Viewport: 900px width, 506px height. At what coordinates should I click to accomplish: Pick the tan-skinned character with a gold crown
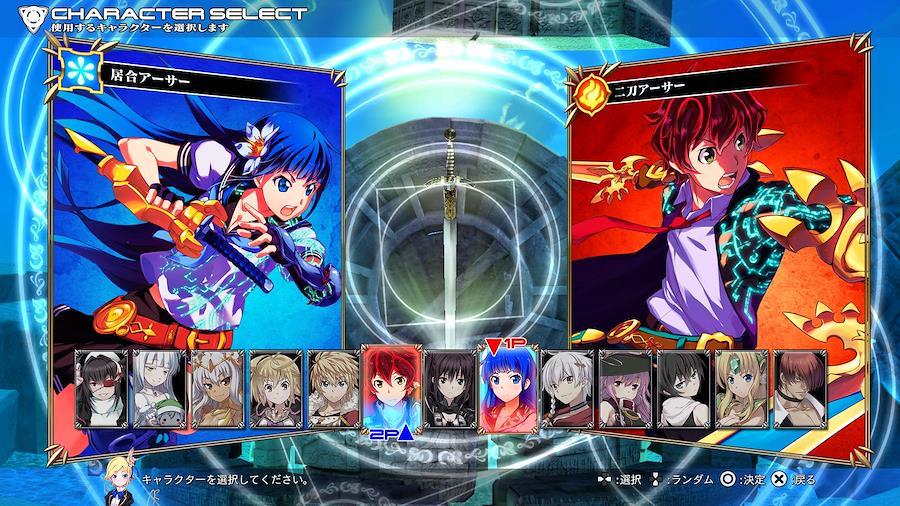pos(217,389)
